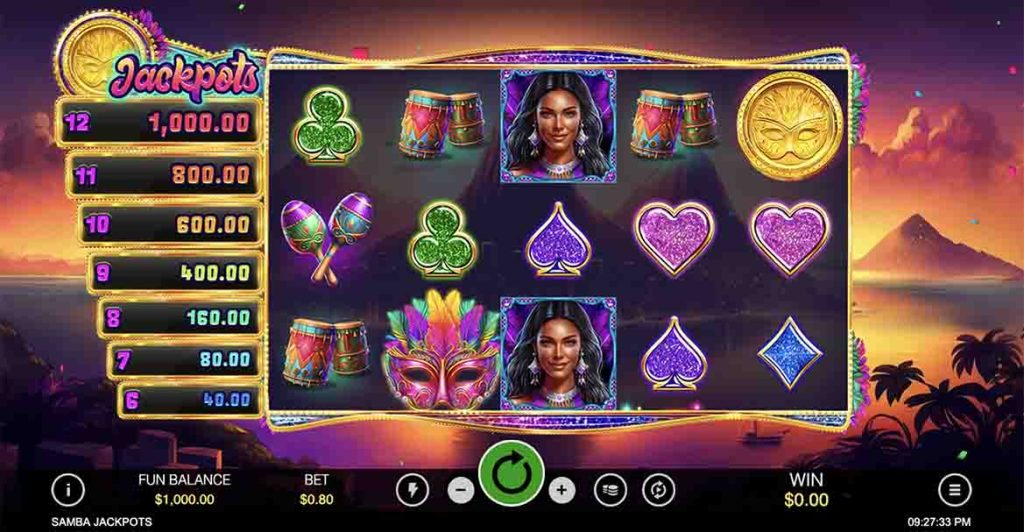
Task: Toggle the lightning bolt turbo mode
Action: coord(412,490)
